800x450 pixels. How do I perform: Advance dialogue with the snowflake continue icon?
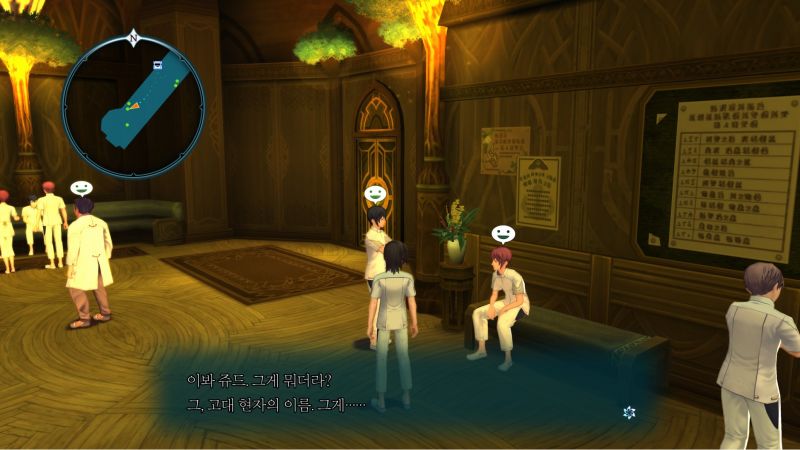[629, 412]
